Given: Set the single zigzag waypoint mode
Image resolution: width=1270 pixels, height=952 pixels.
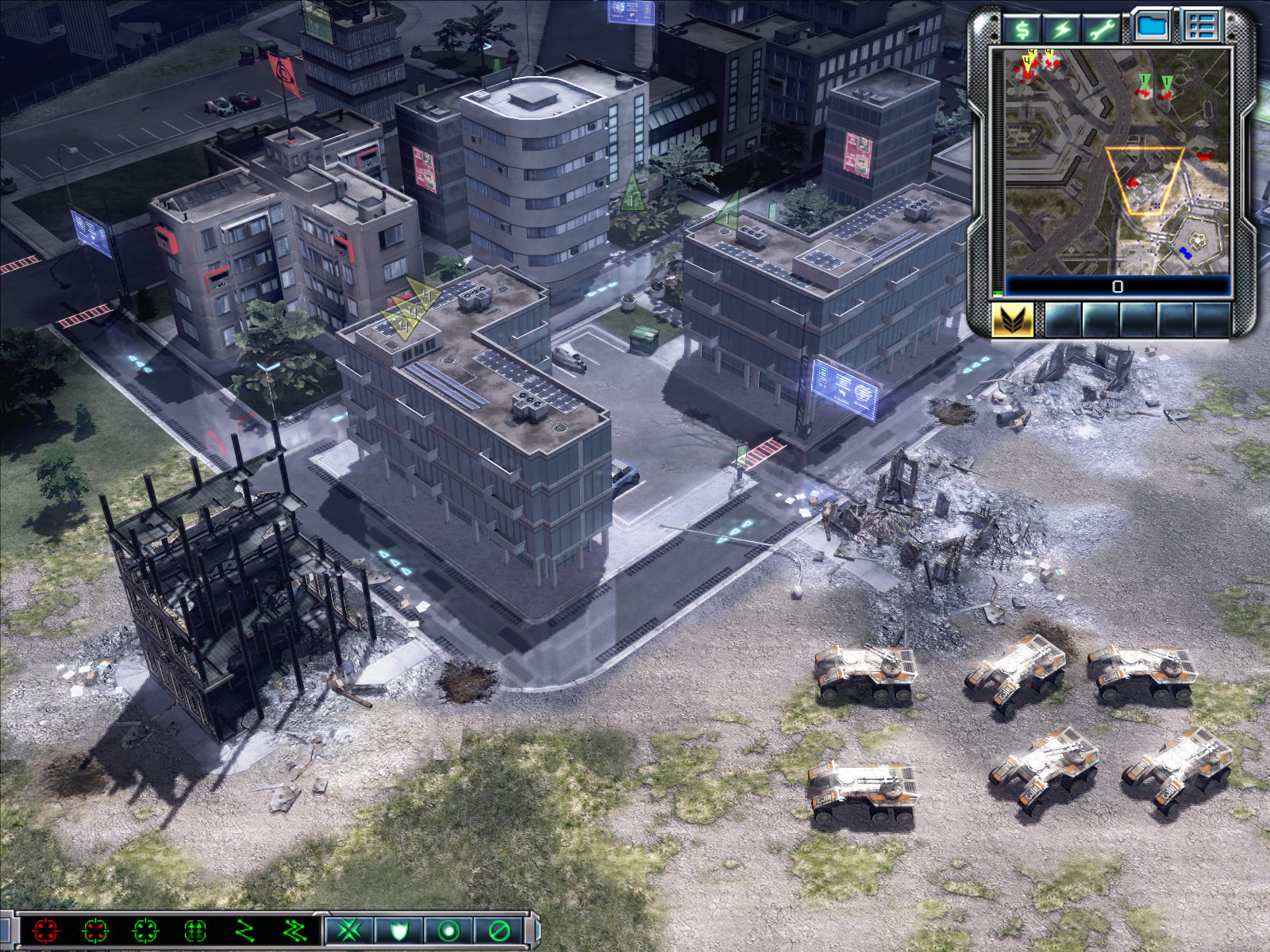Looking at the screenshot, I should point(244,930).
